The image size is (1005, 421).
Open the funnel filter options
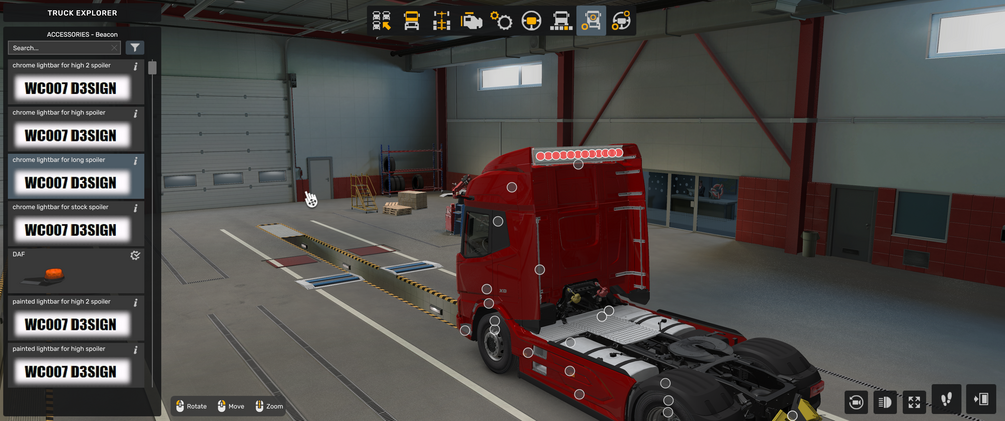point(135,48)
